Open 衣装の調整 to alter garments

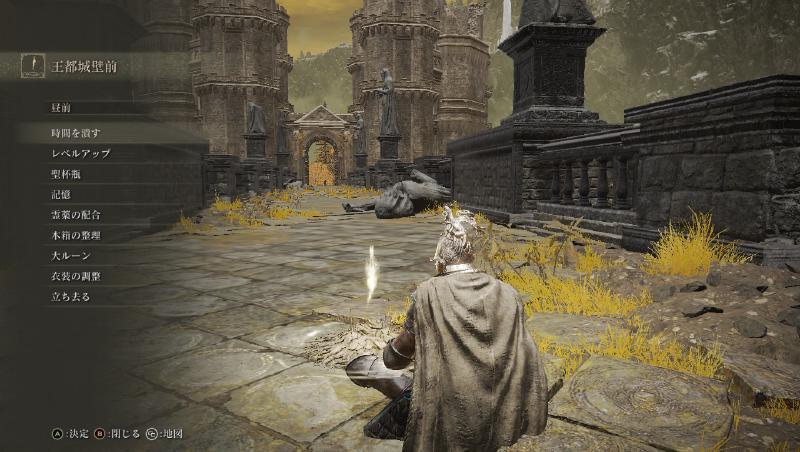(76, 276)
